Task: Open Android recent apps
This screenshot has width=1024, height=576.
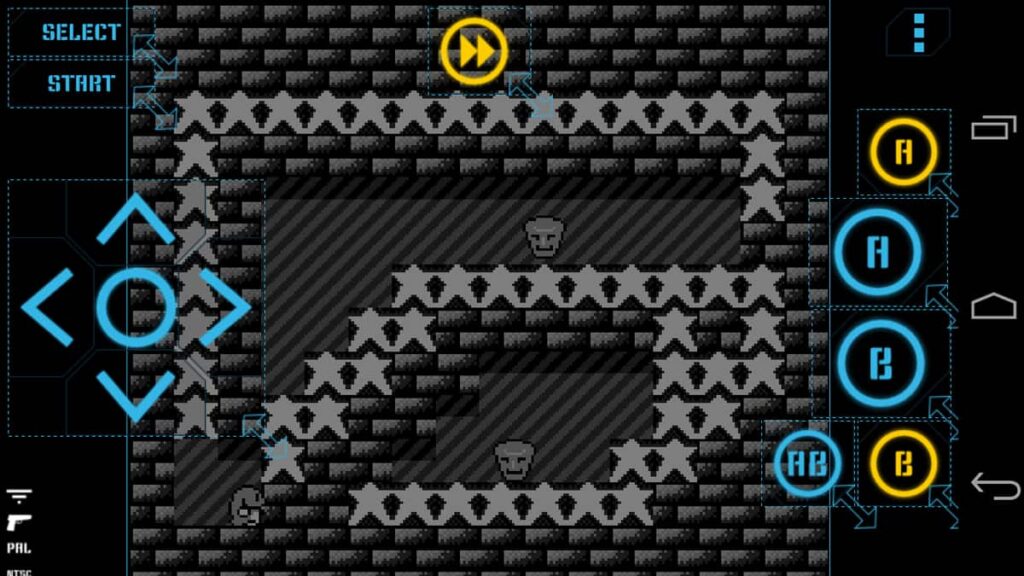Action: 993,128
